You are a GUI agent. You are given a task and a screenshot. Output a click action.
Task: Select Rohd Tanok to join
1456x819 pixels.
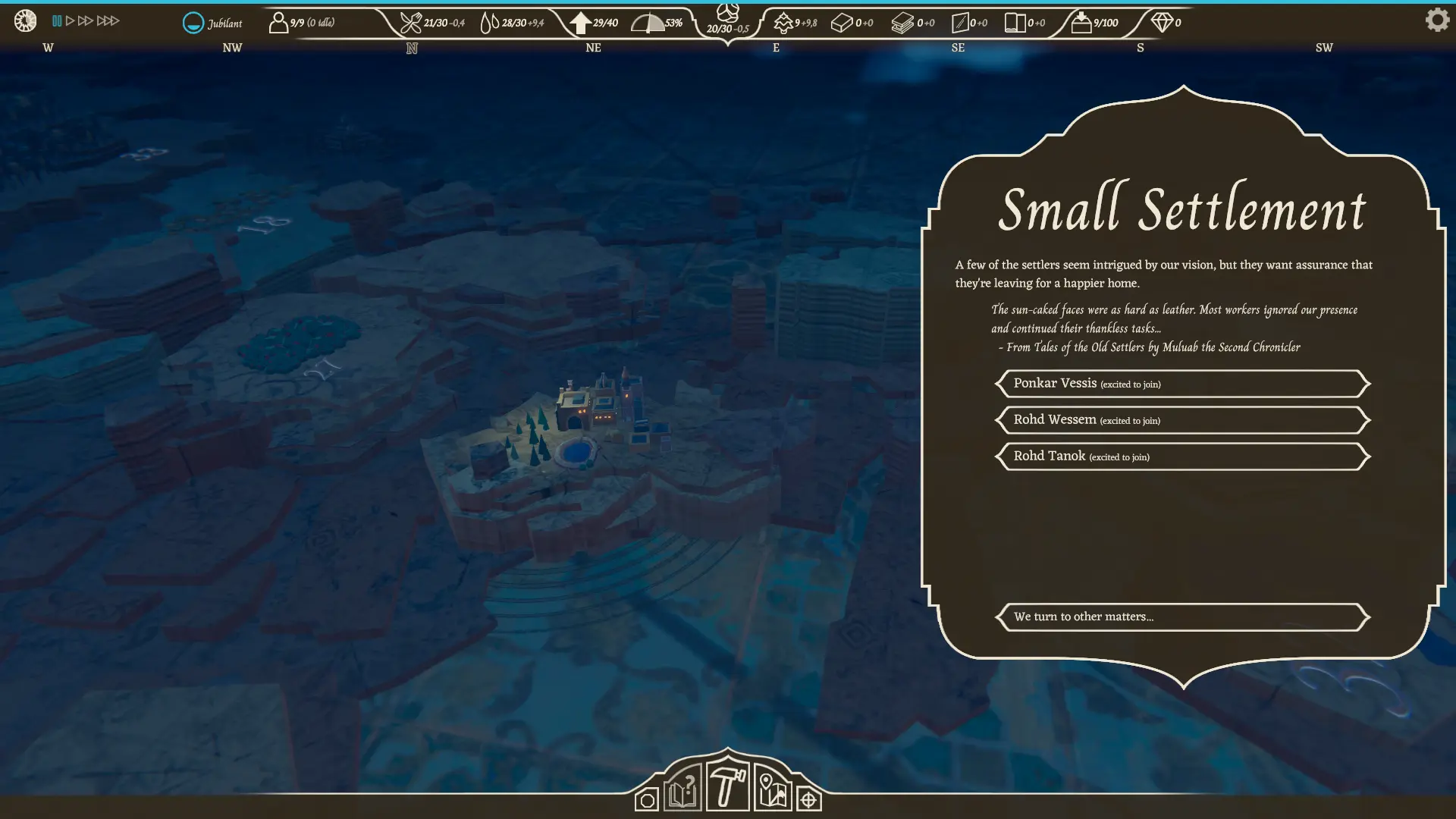tap(1182, 457)
